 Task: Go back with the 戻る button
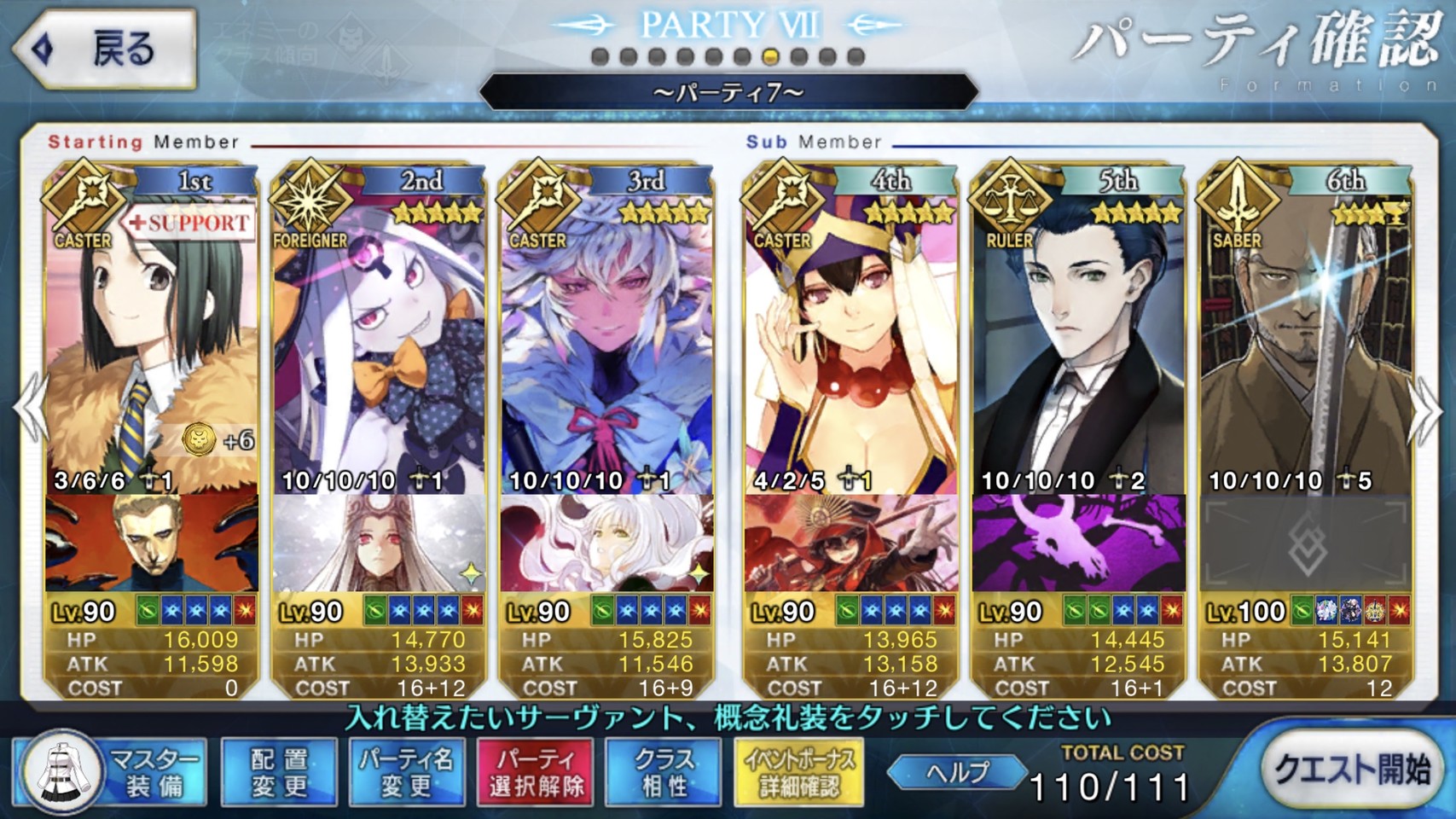[x=105, y=49]
